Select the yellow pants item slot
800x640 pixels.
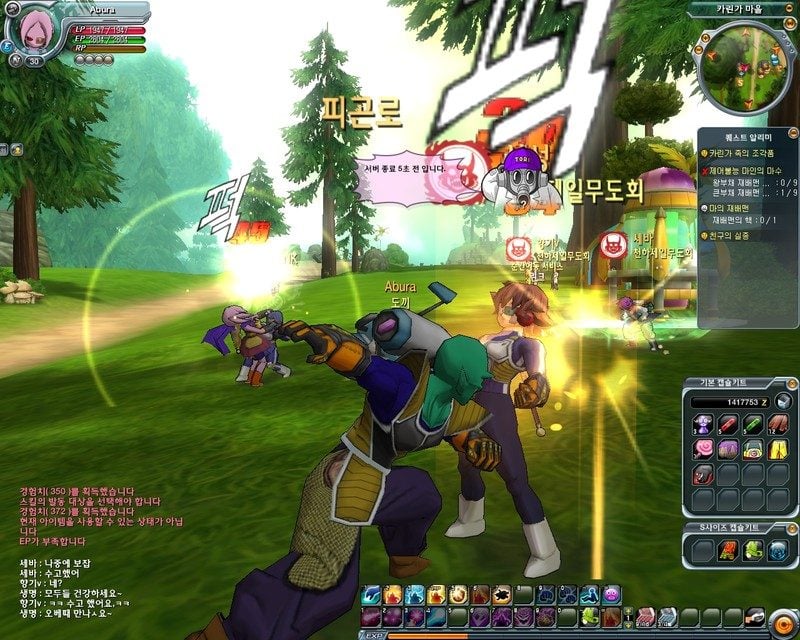coord(777,449)
